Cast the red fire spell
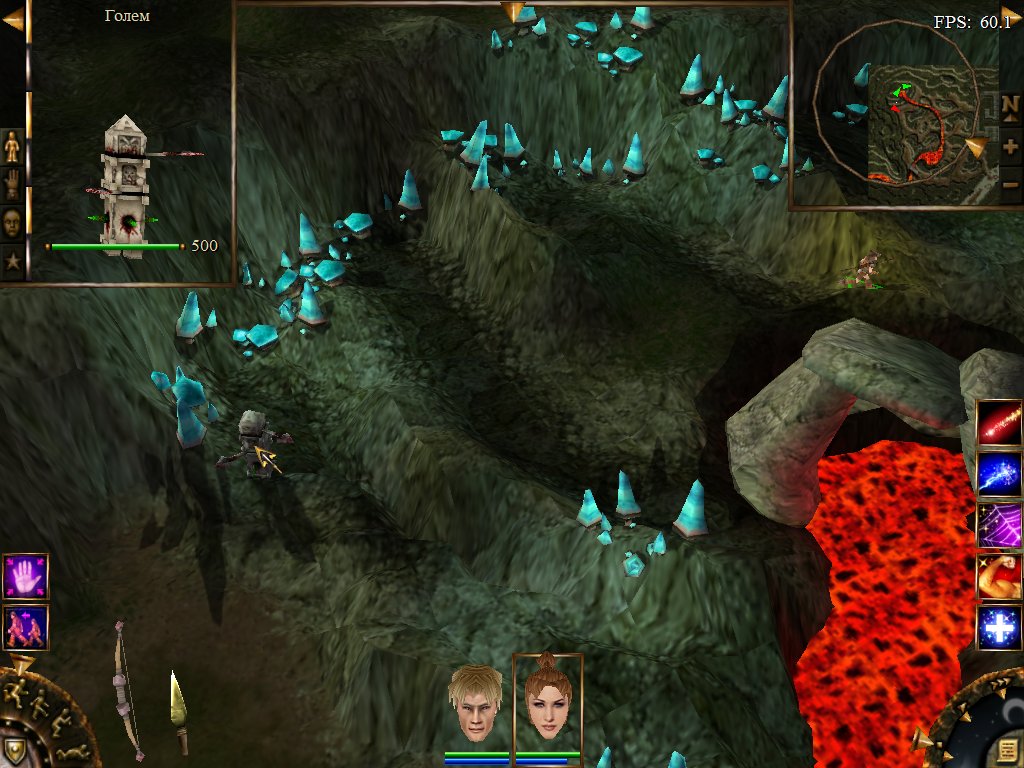Image resolution: width=1024 pixels, height=768 pixels. [999, 422]
